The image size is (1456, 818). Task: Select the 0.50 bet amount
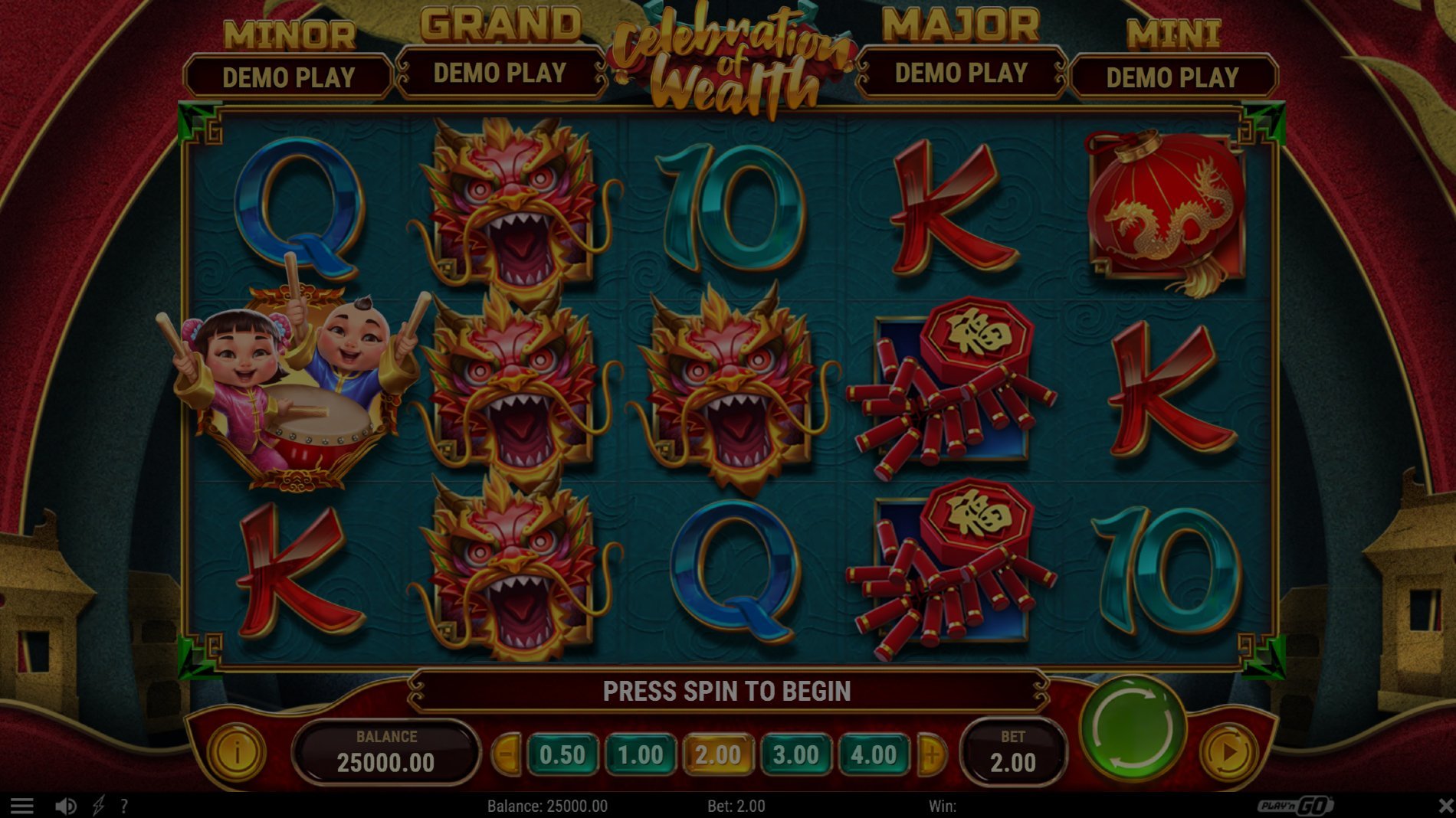click(562, 755)
